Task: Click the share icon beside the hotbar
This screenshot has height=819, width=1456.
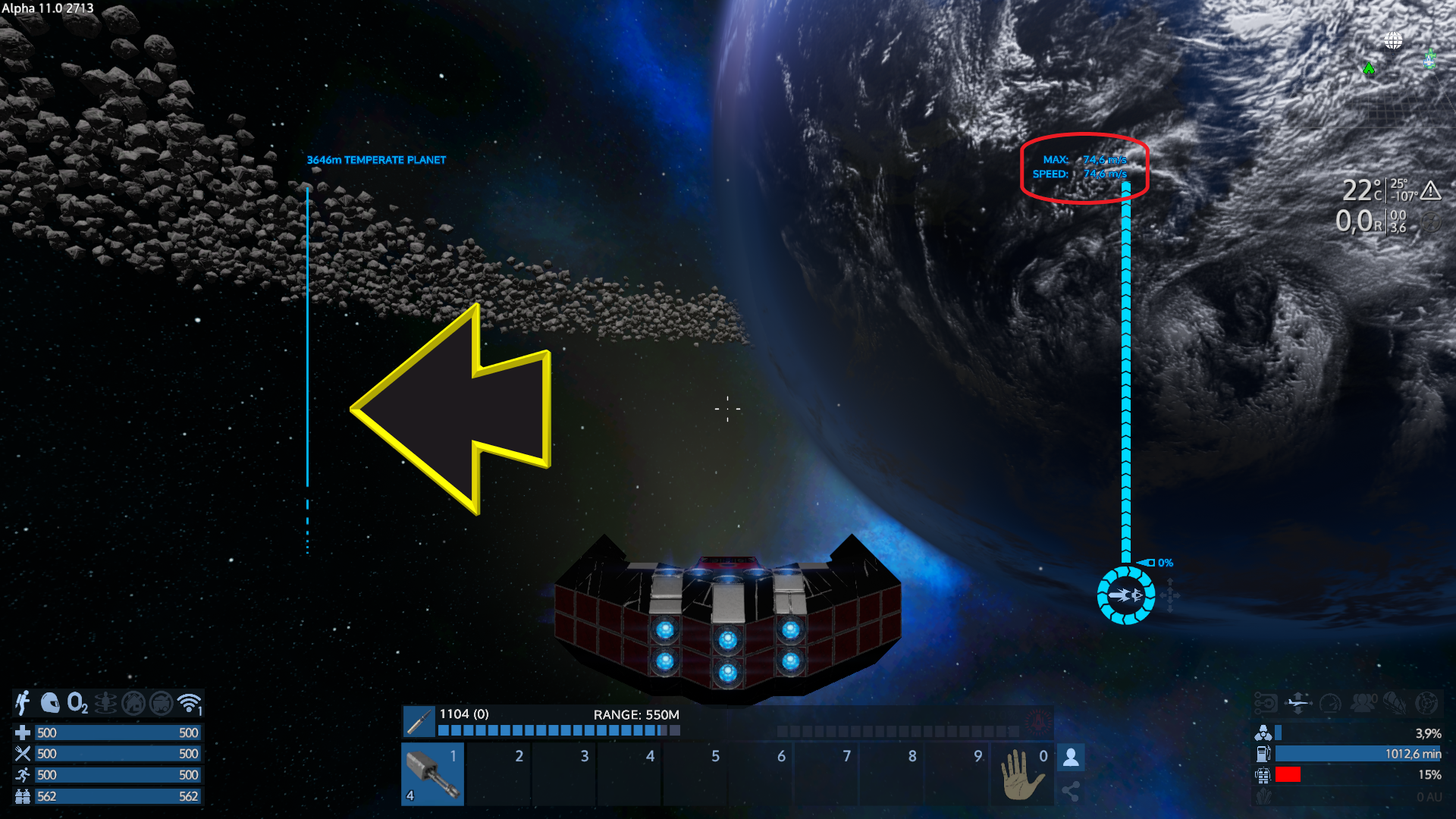Action: click(x=1071, y=792)
